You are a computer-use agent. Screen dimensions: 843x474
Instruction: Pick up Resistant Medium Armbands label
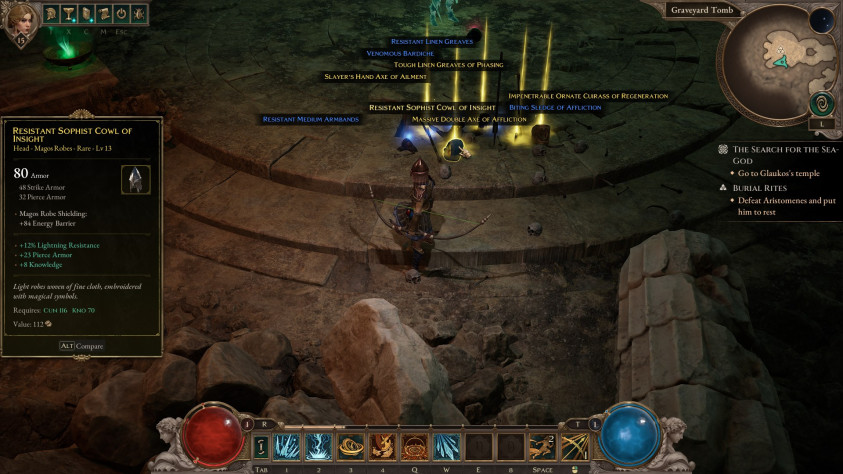pos(310,119)
